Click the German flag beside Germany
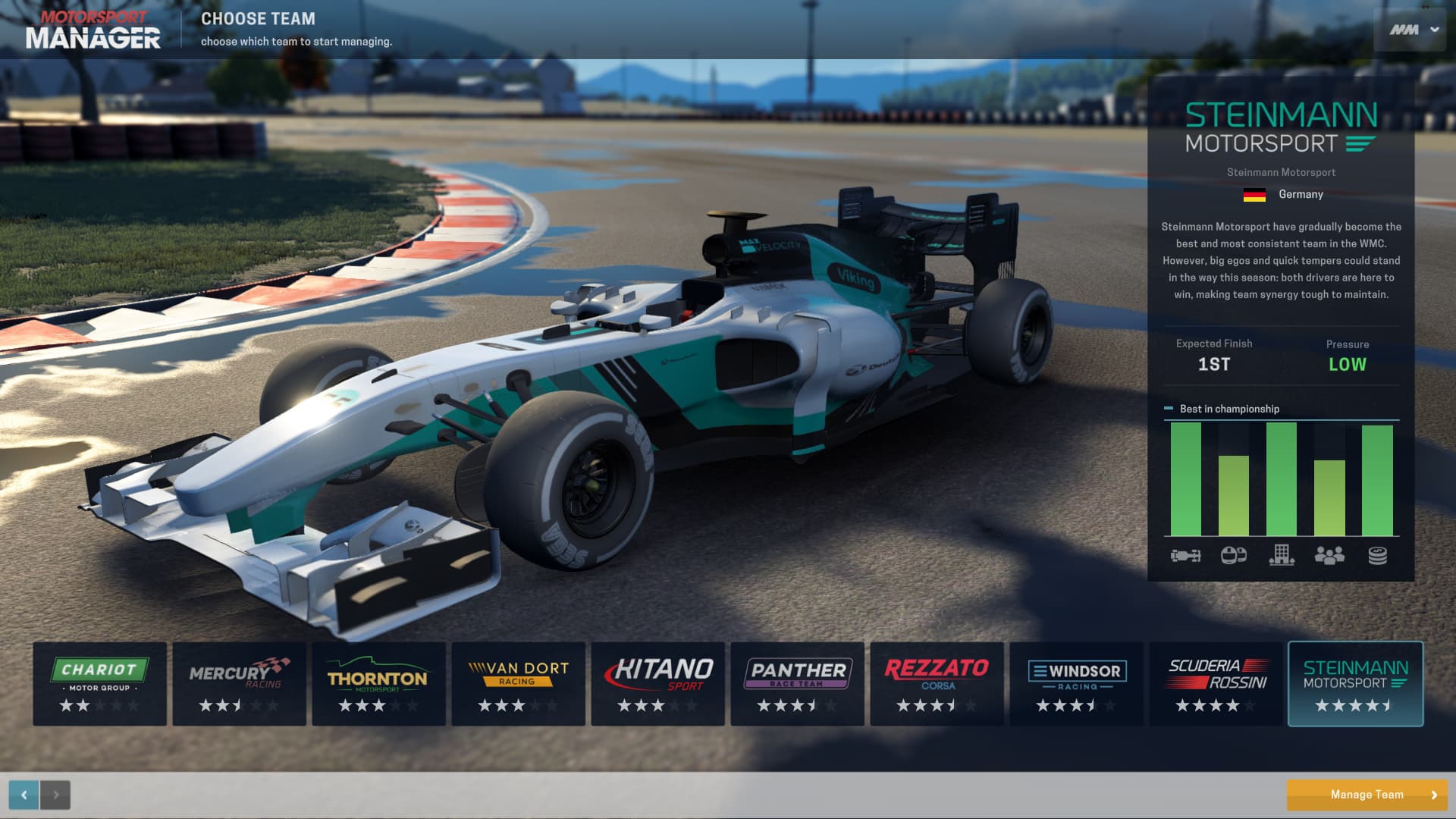This screenshot has width=1456, height=819. click(x=1254, y=194)
